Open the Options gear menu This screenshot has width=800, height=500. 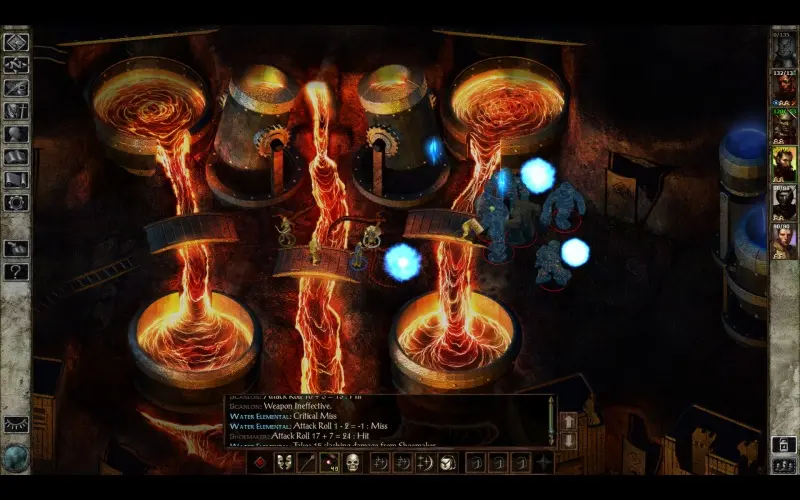[16, 203]
